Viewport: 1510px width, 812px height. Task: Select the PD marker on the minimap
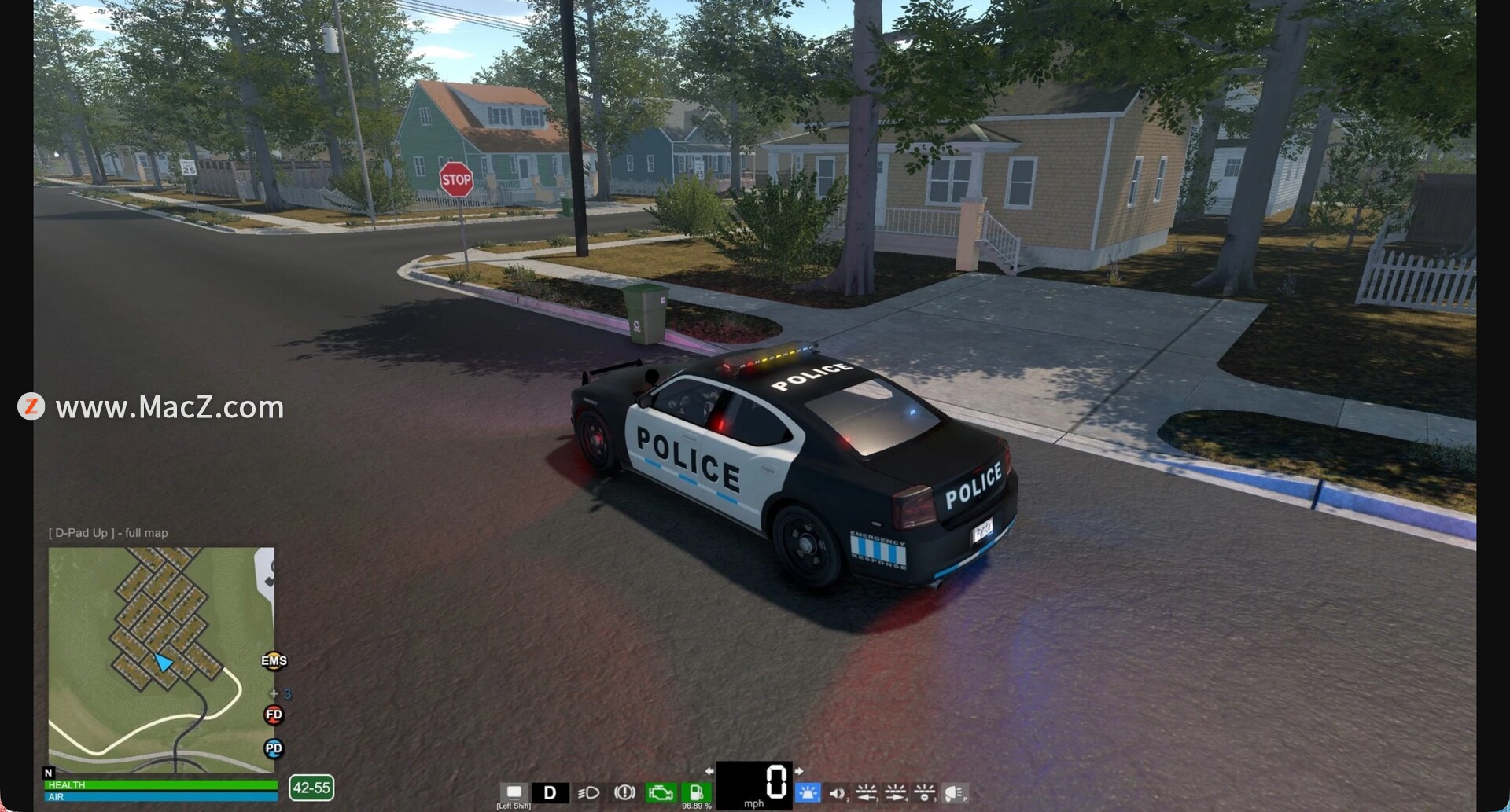[274, 748]
